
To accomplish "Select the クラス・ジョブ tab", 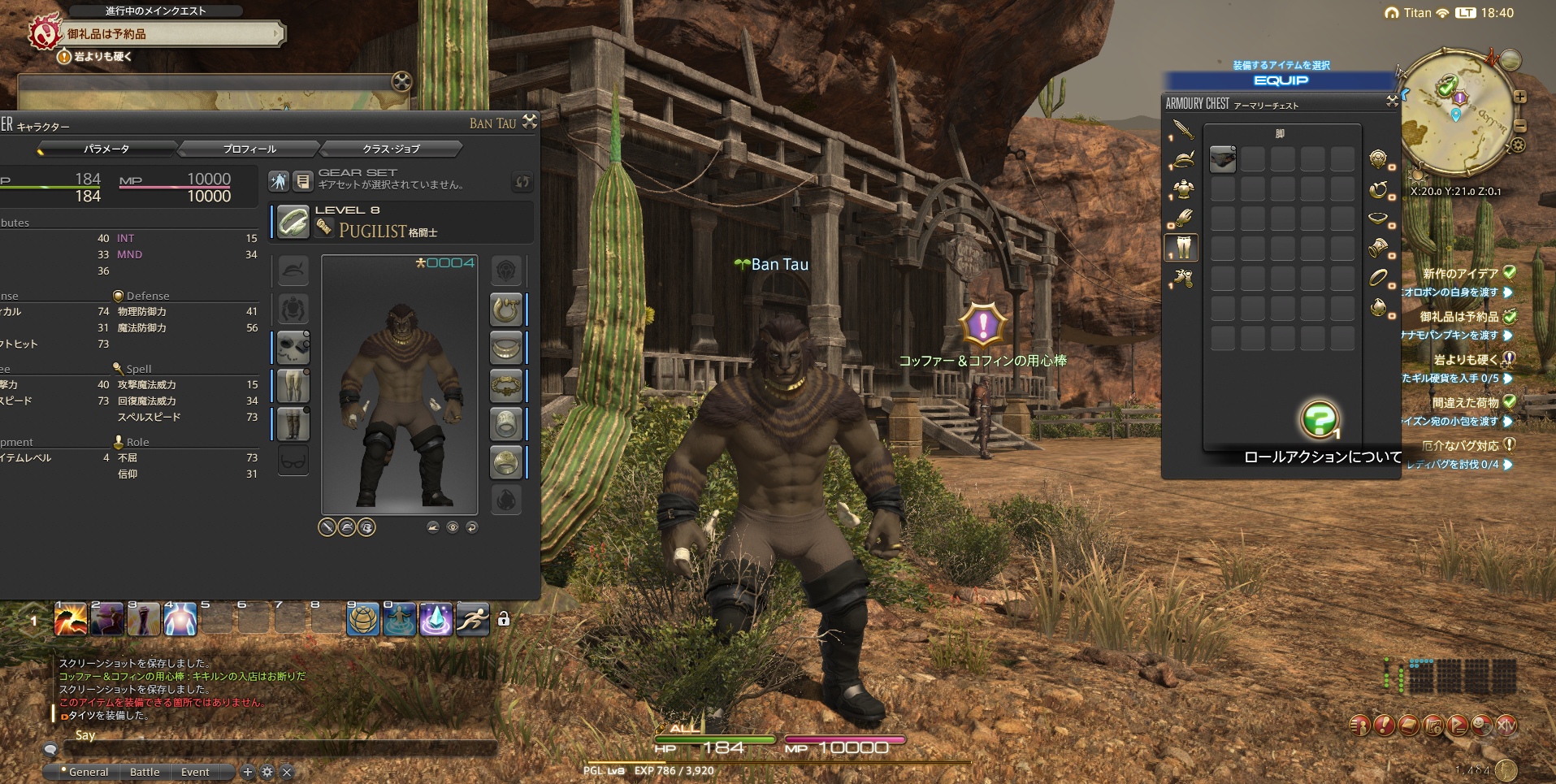I will (x=391, y=149).
